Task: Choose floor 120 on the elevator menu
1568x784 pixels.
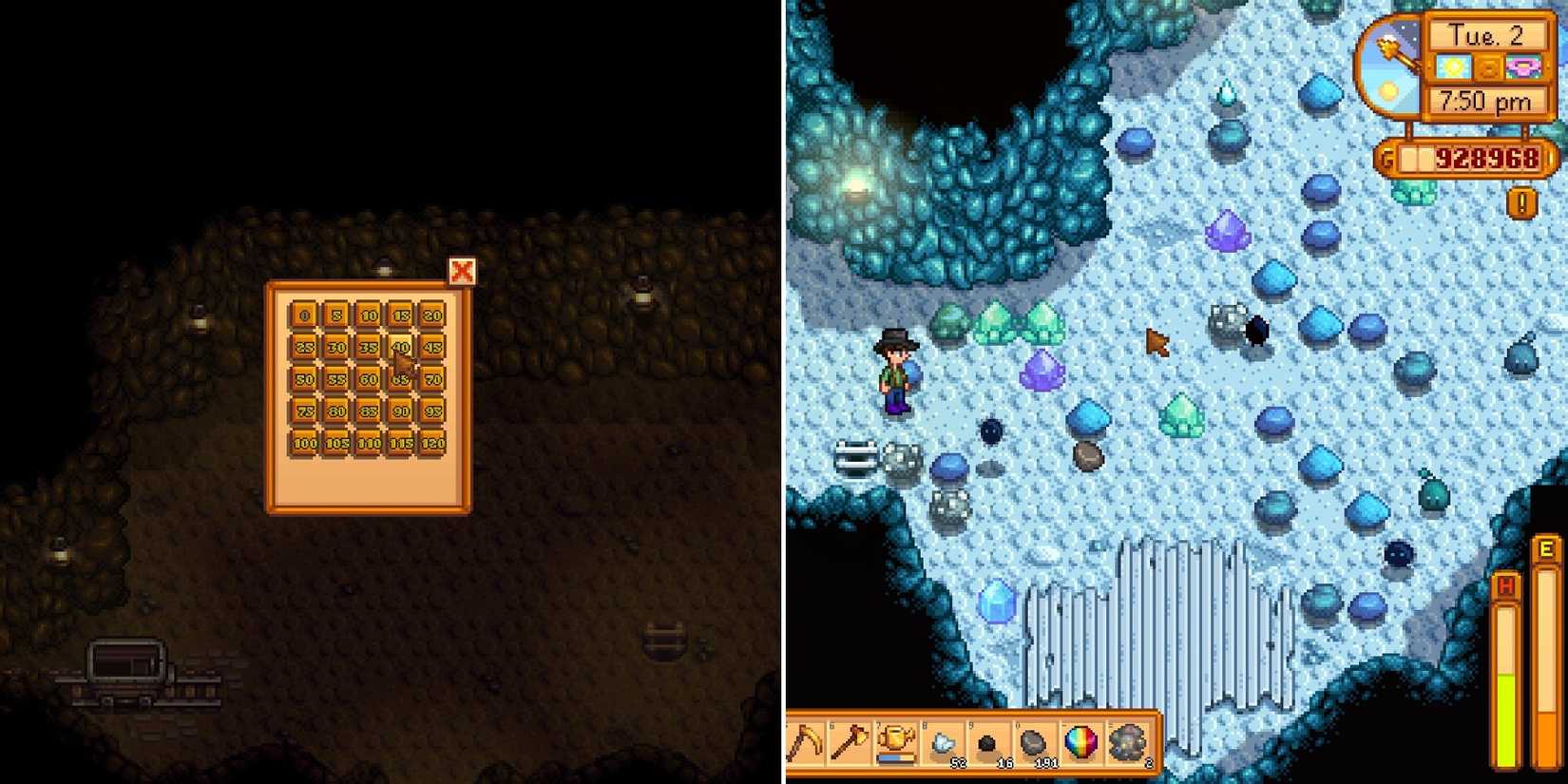Action: [434, 442]
